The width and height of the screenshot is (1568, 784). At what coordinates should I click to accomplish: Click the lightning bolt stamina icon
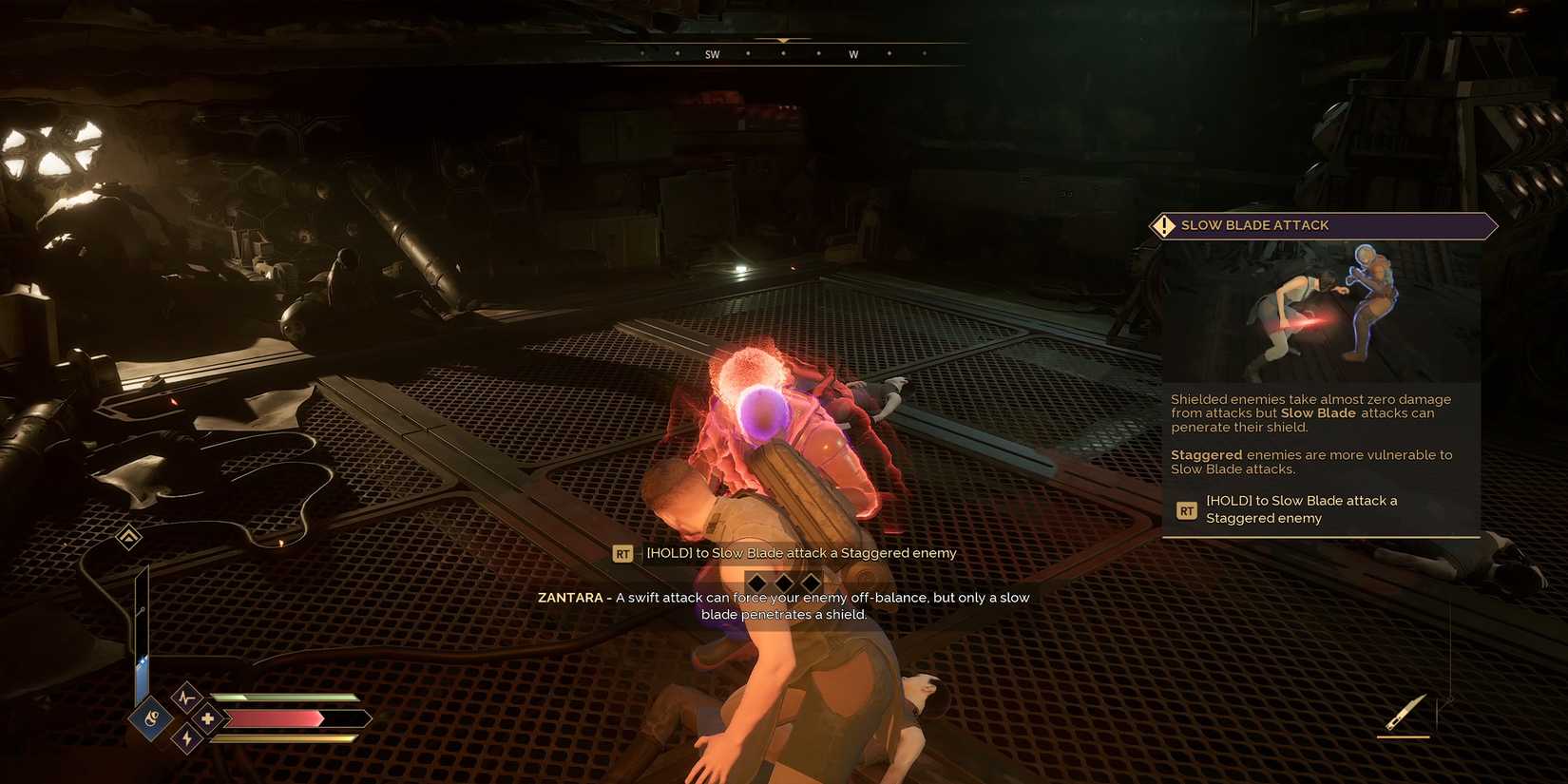[187, 737]
